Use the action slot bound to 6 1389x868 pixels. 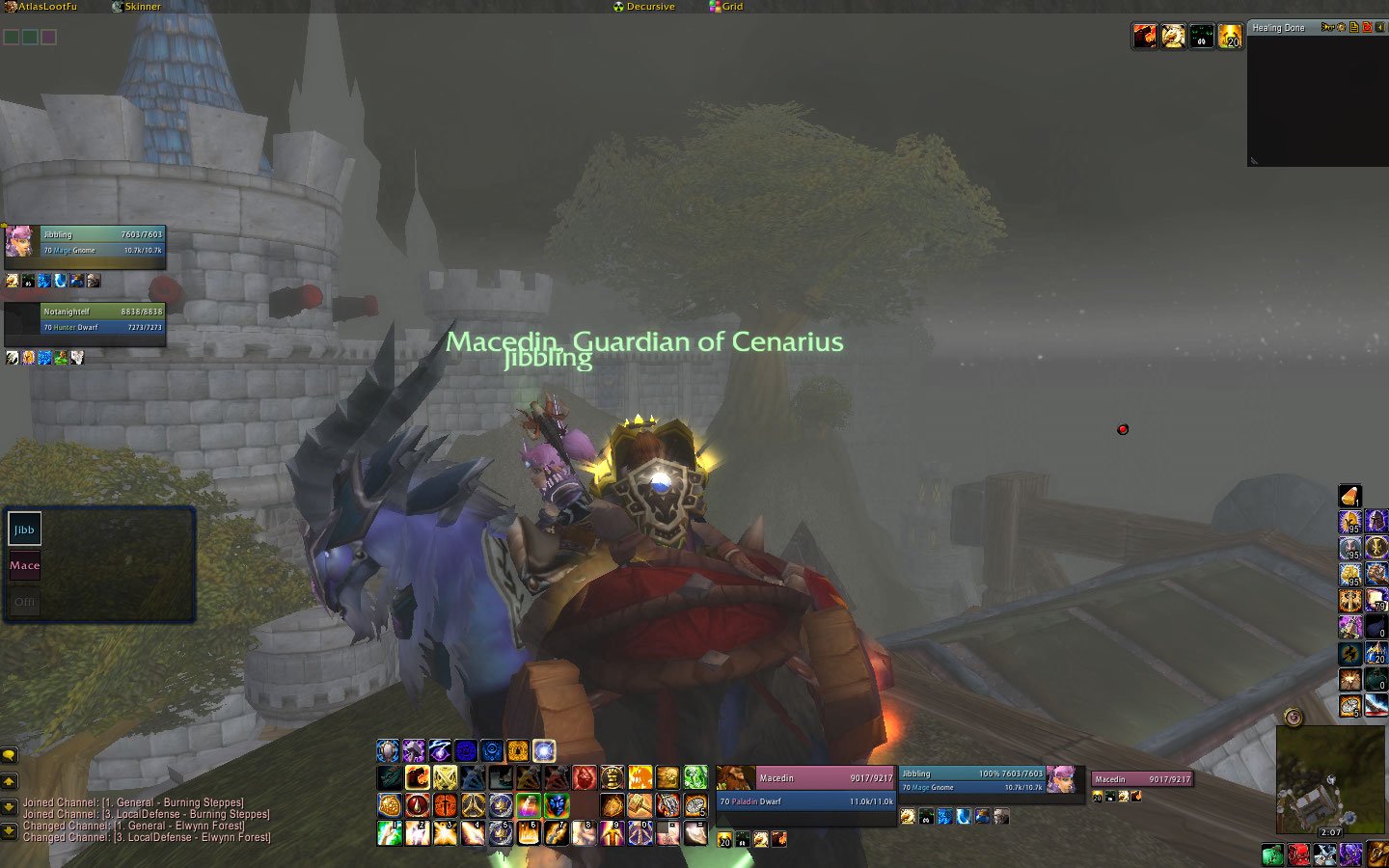[529, 832]
